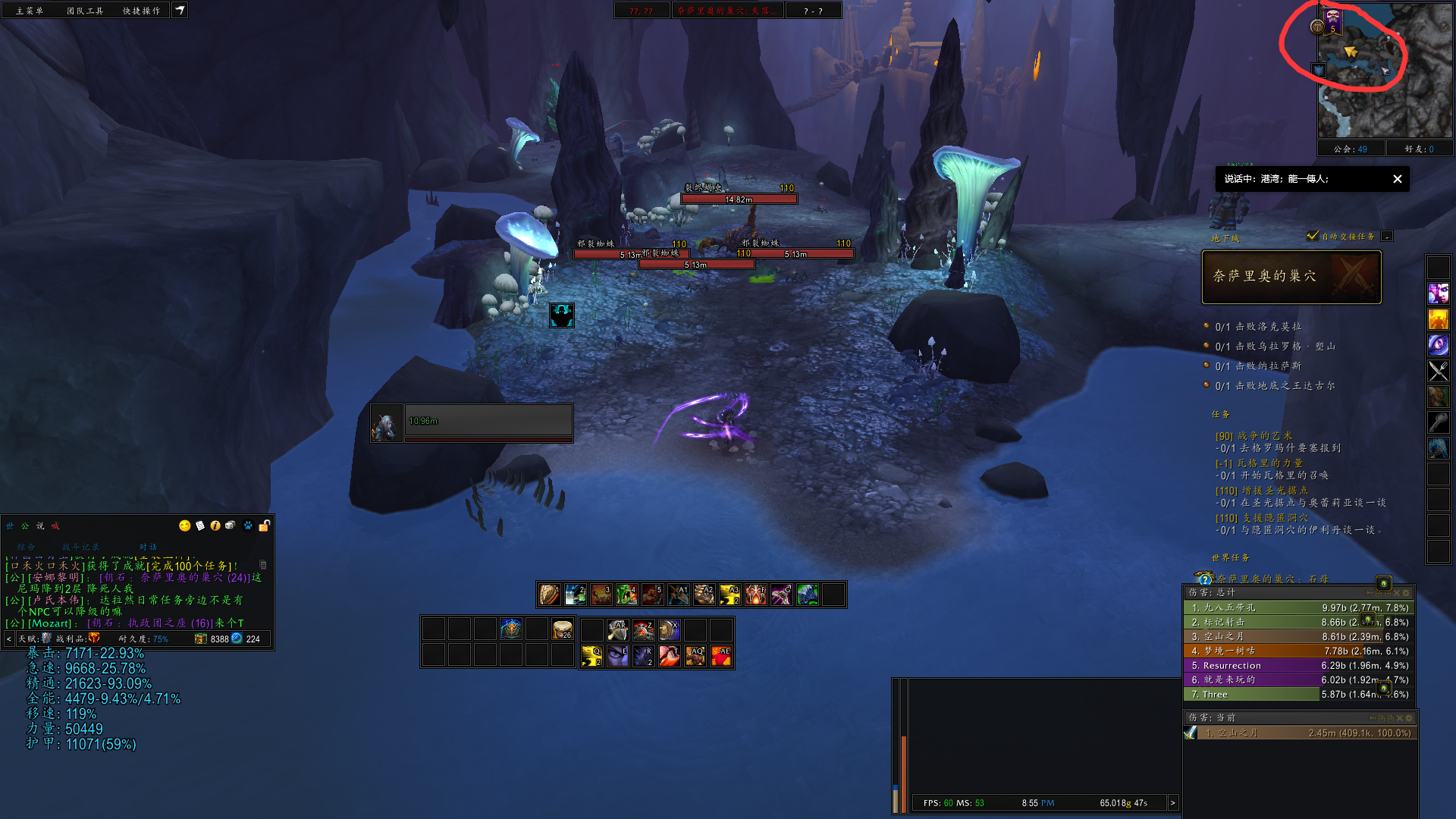
Task: Select the 奈萨里奥的巢穴 dungeon banner
Action: pyautogui.click(x=1291, y=277)
